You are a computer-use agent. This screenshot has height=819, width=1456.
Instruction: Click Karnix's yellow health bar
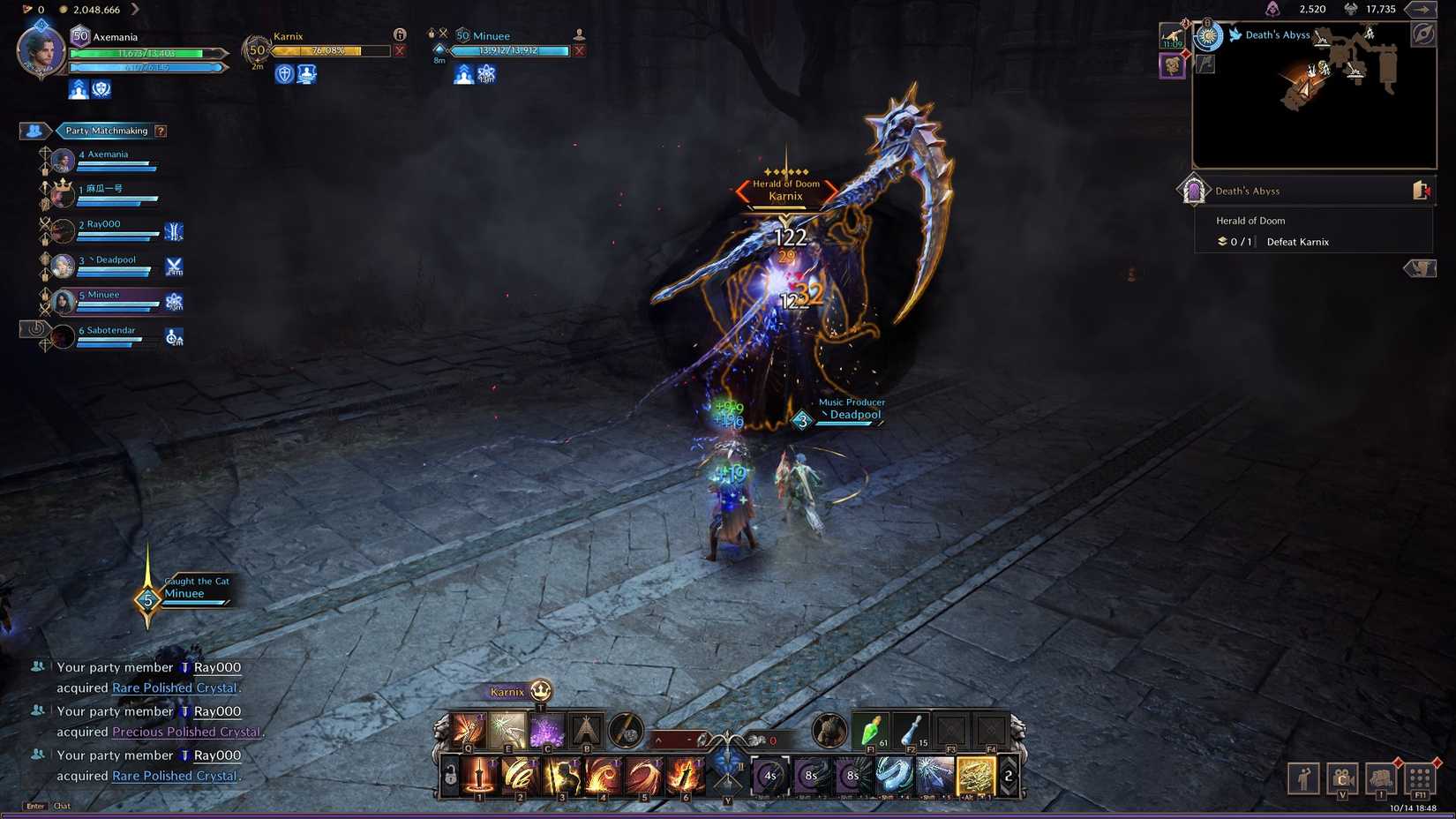click(326, 50)
